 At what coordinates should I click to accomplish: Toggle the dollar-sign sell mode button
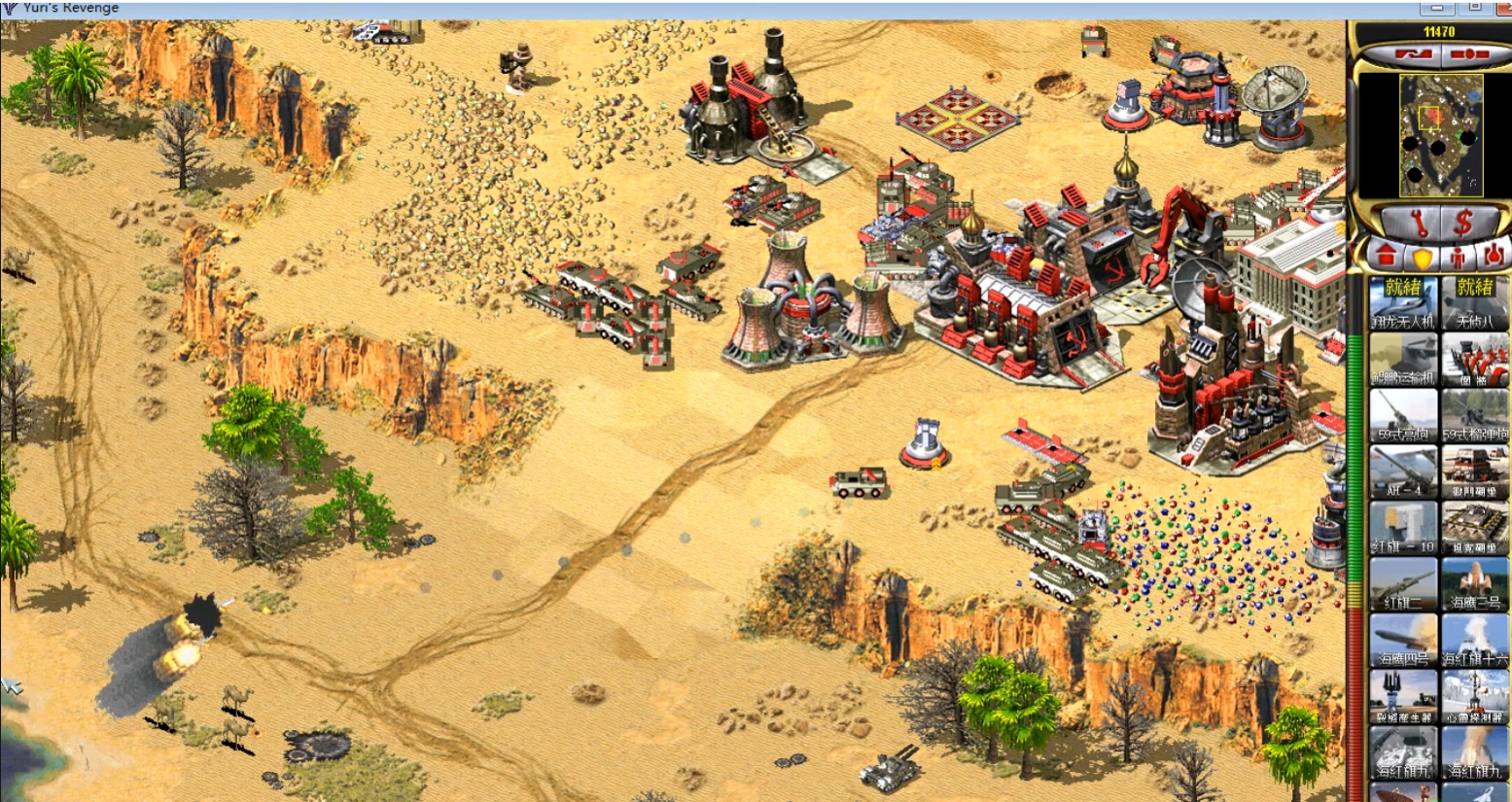click(1463, 223)
